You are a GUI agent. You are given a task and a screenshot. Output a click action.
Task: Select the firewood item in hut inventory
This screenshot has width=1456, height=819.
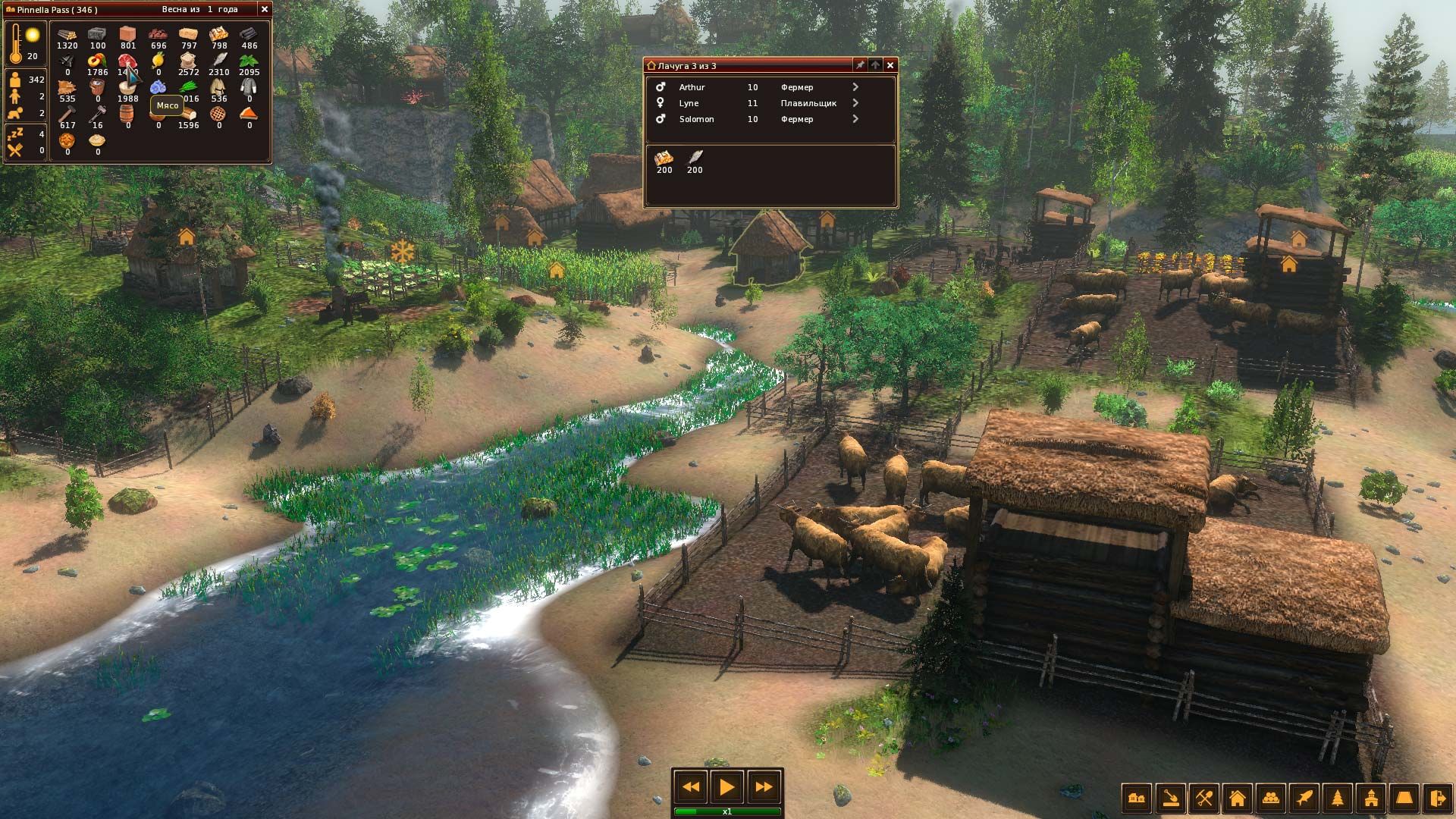point(664,158)
